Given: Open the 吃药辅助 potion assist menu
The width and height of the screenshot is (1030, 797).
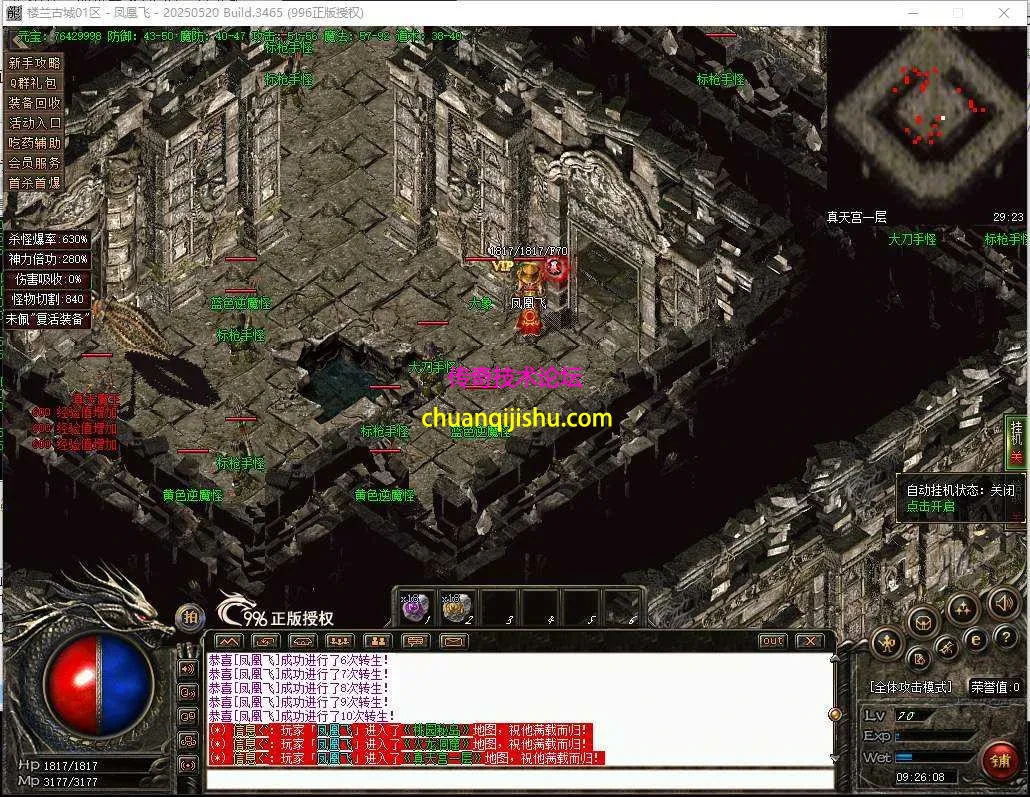Looking at the screenshot, I should click(35, 143).
